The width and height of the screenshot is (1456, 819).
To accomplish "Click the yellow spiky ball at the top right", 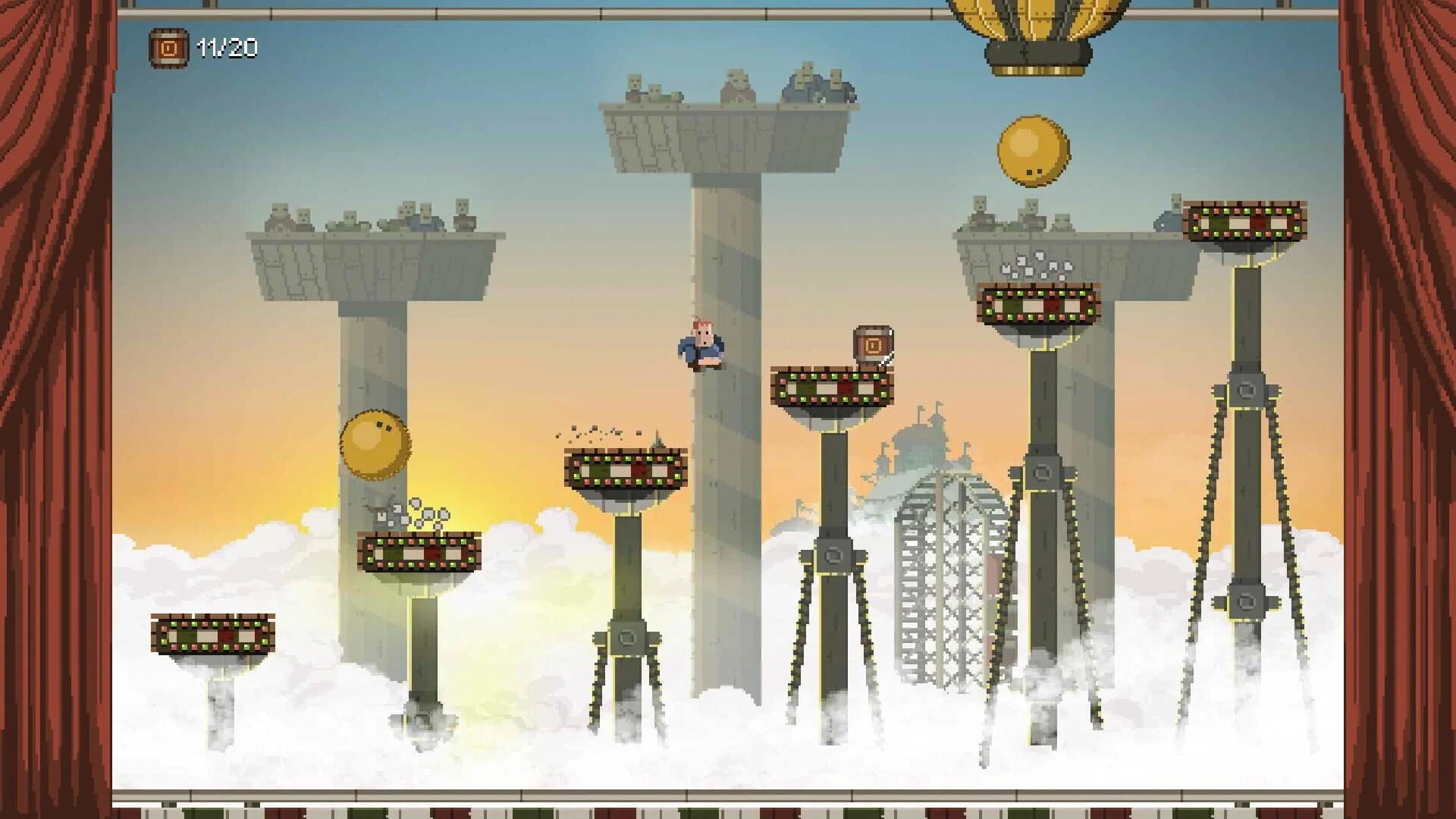I will coord(1031,151).
